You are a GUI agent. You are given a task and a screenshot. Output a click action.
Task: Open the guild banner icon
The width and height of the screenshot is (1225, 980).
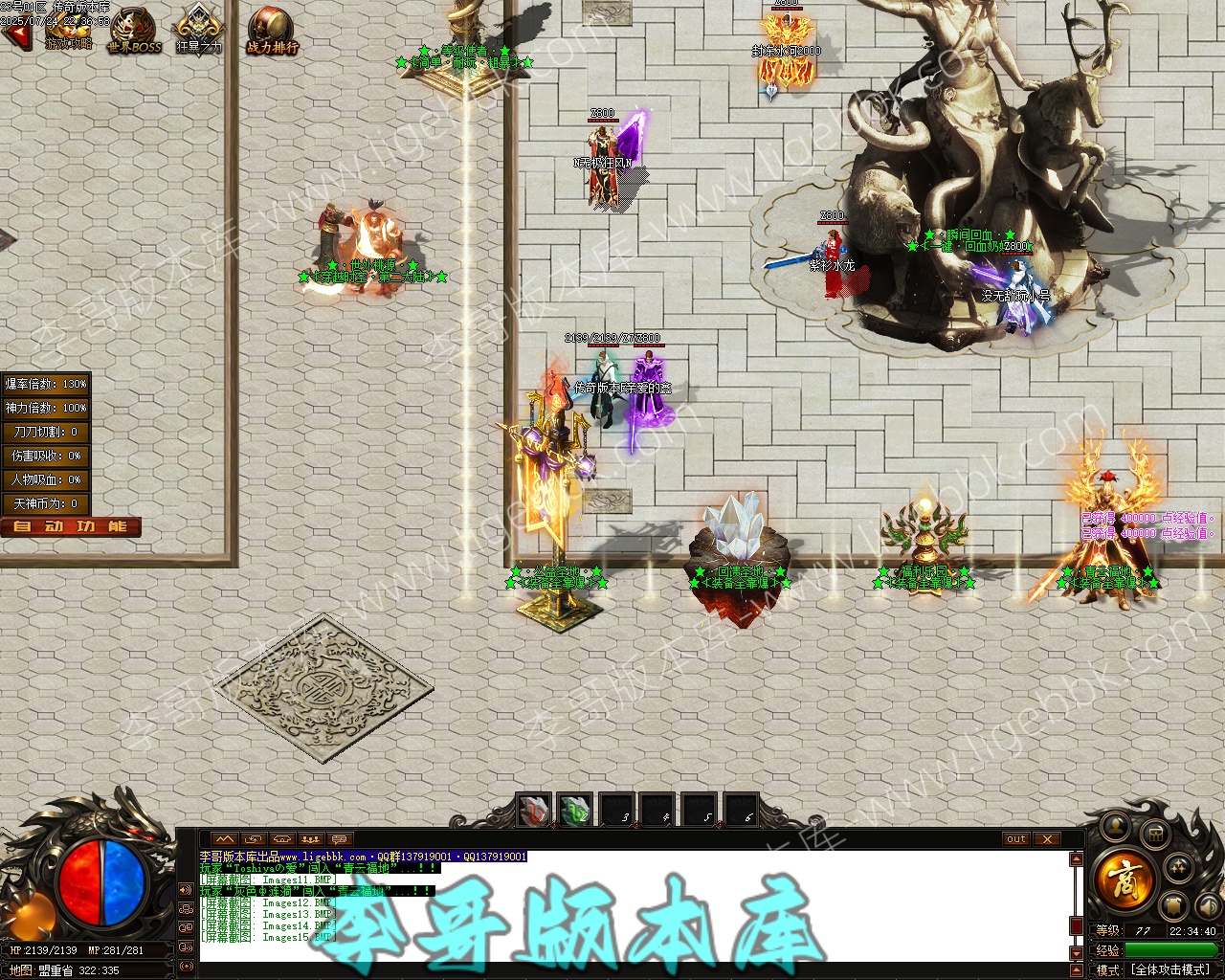coord(1174,906)
